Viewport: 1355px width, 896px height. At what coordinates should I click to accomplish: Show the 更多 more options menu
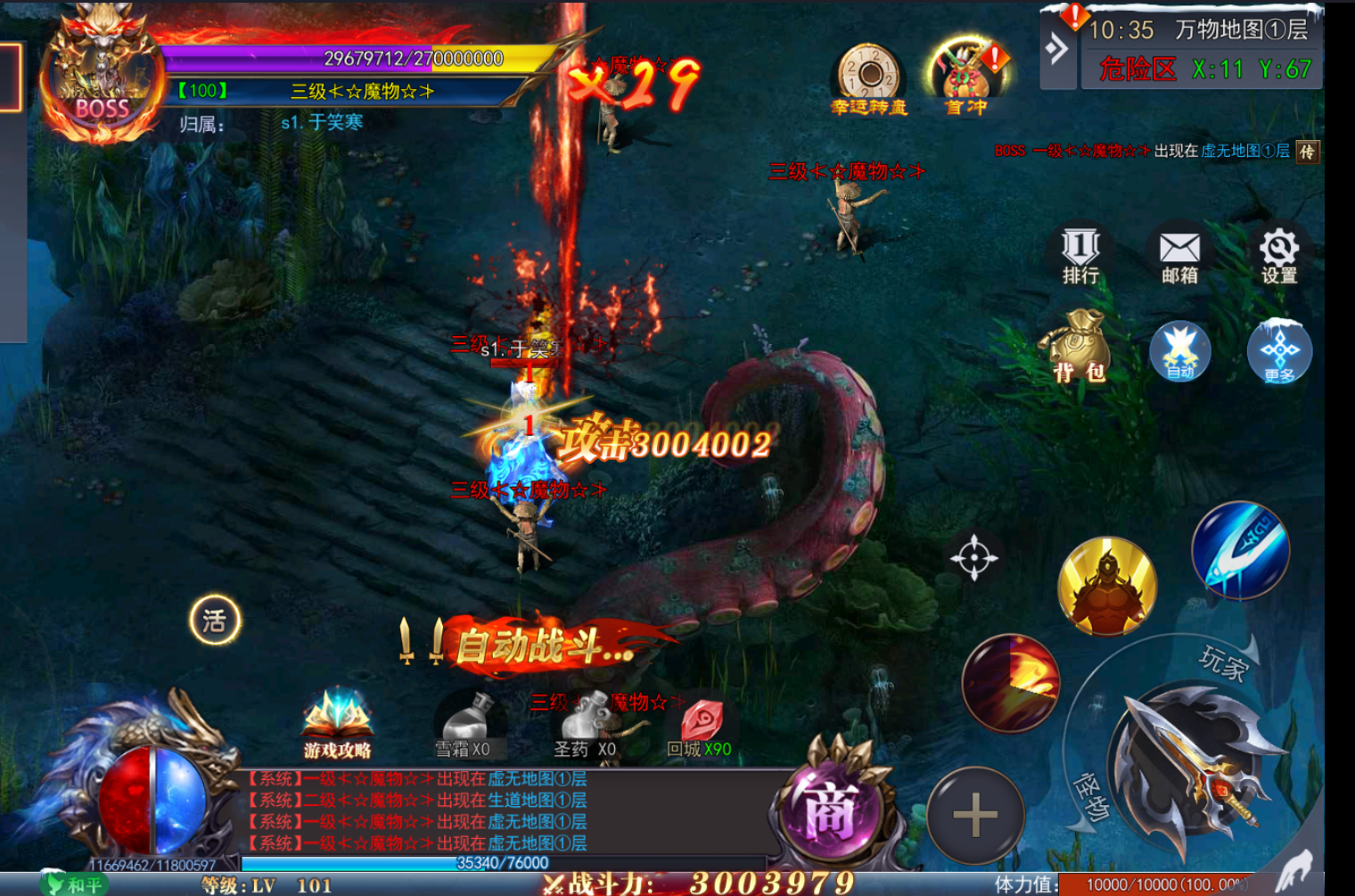pyautogui.click(x=1279, y=351)
